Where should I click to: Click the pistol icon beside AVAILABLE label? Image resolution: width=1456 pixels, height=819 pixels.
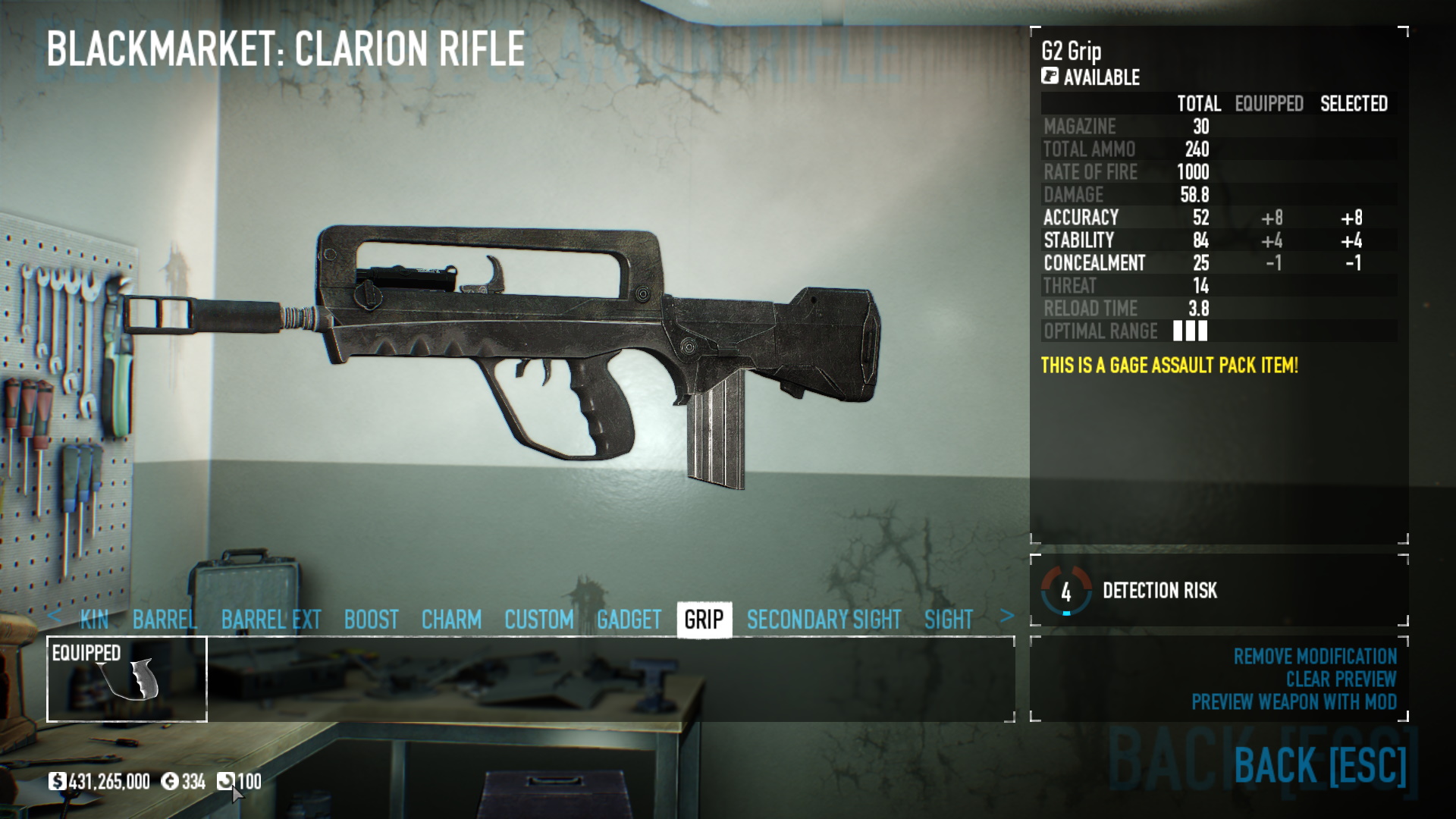point(1049,77)
